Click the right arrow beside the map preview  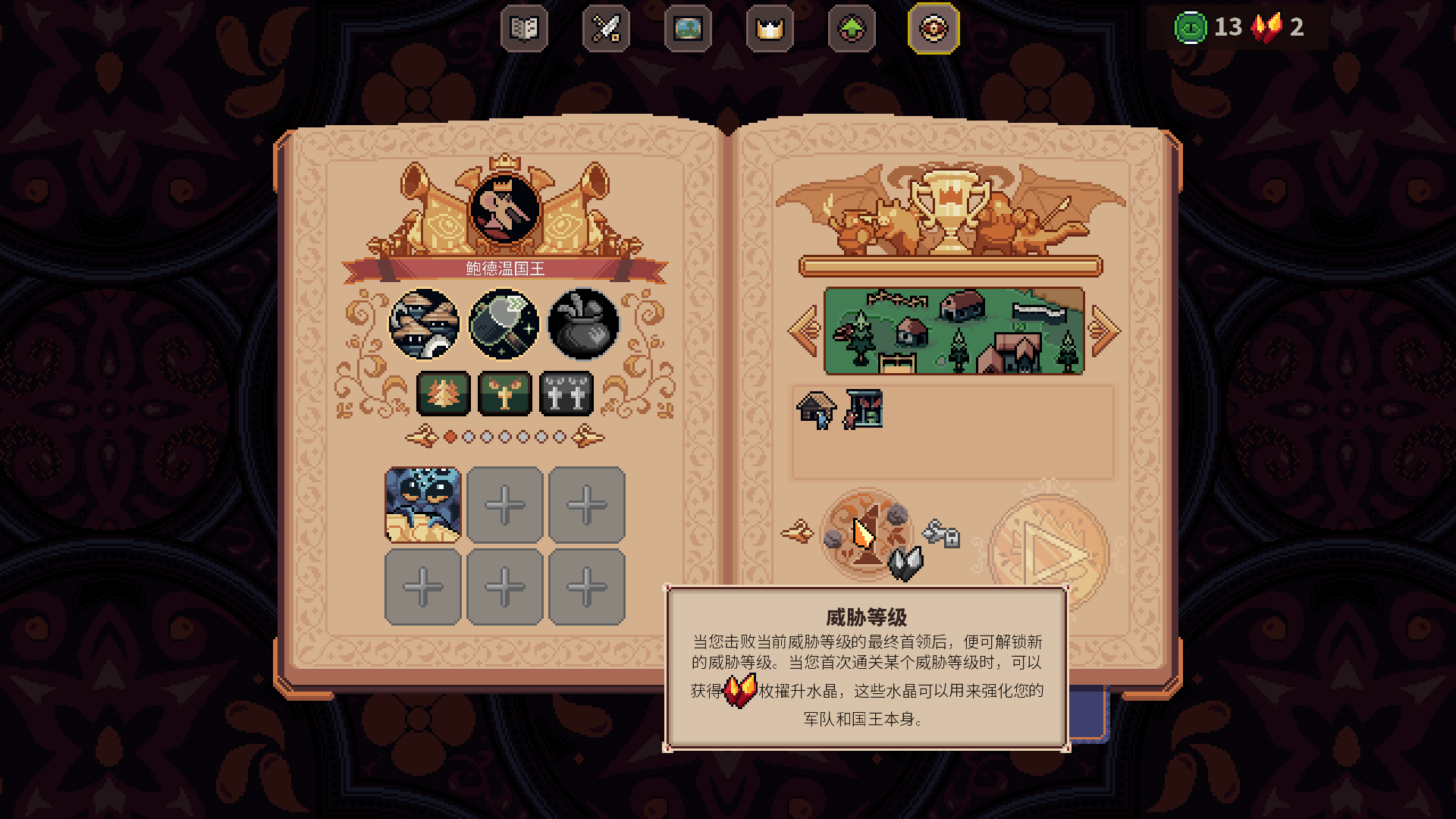(x=1105, y=329)
